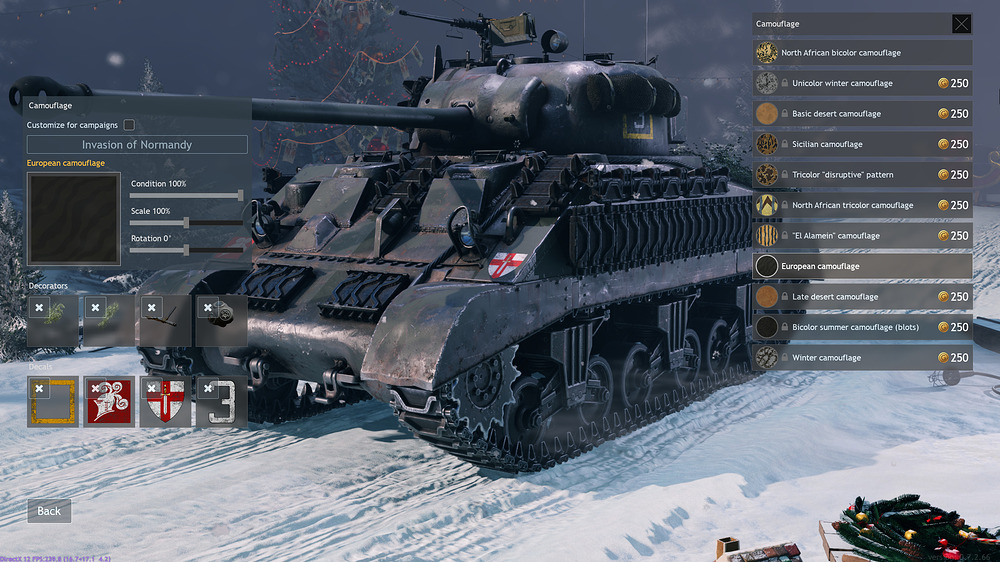
Task: Open the Invasion of Normandy campaign selector
Action: [137, 145]
